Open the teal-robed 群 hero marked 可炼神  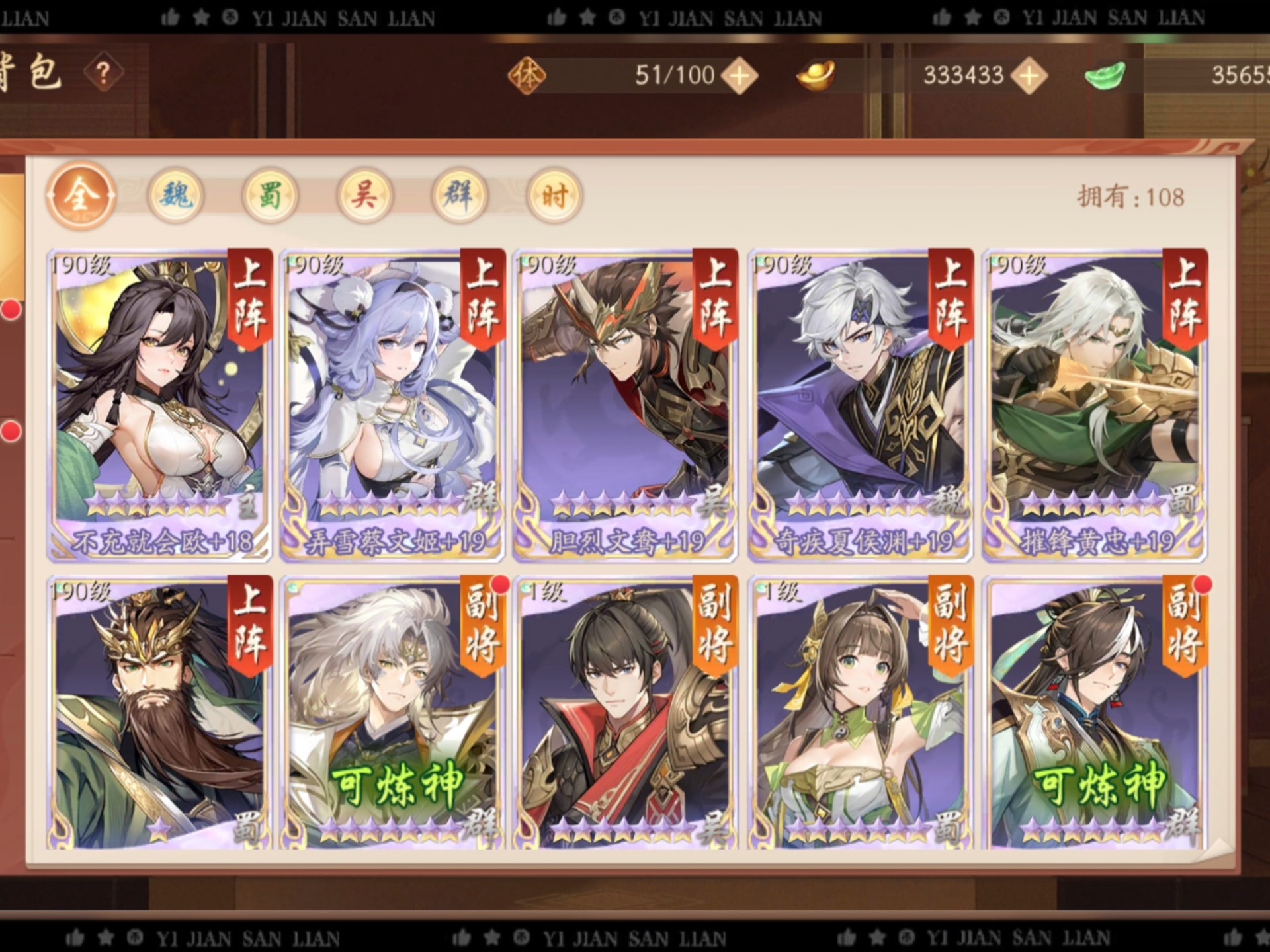click(x=1095, y=714)
